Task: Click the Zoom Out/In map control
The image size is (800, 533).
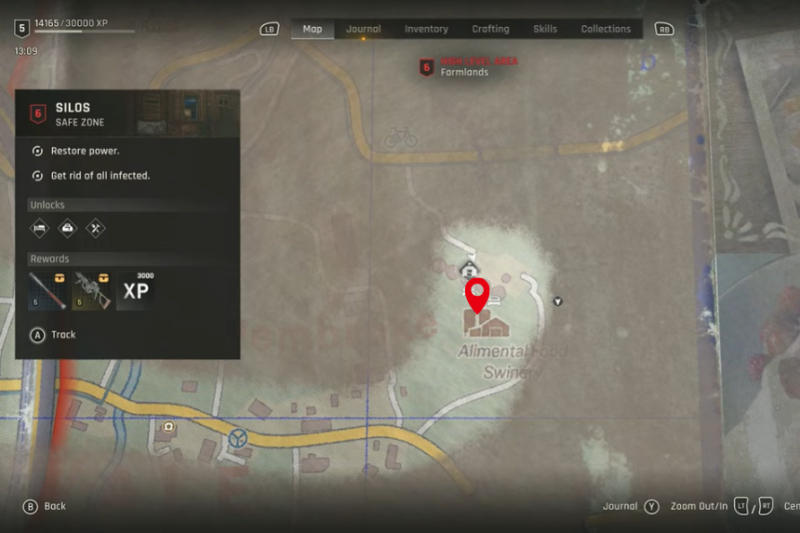Action: coord(698,506)
